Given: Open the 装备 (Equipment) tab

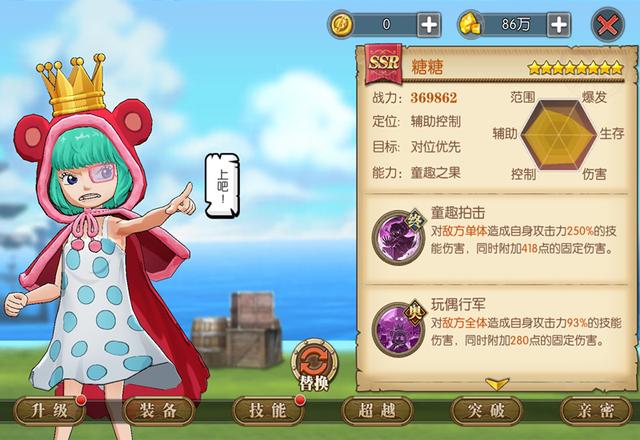Looking at the screenshot, I should point(158,411).
